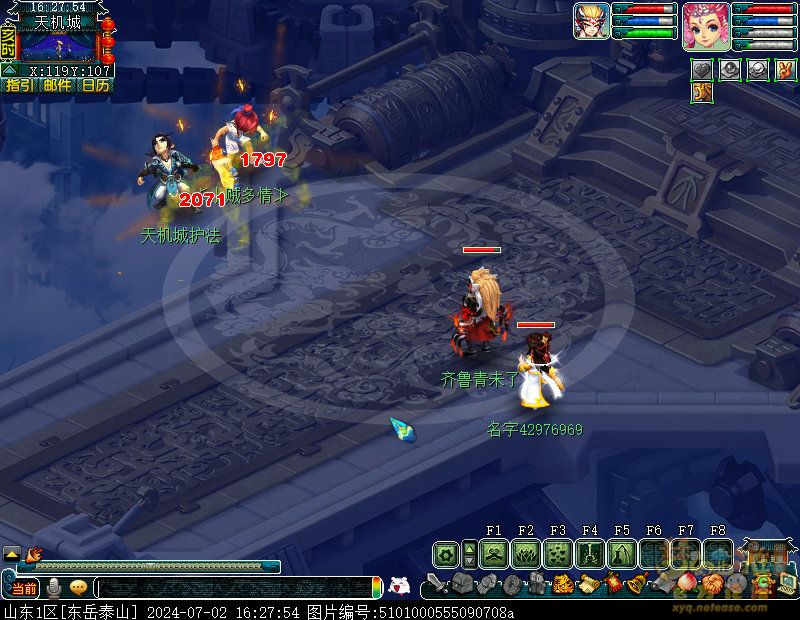
Task: Click the chat text input box
Action: [x=235, y=589]
